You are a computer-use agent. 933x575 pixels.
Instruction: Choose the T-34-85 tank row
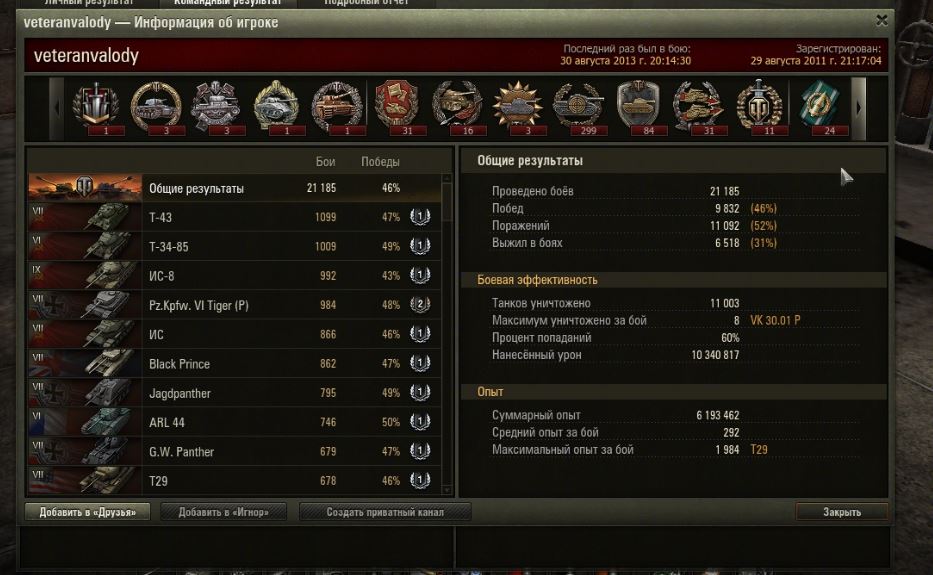click(234, 246)
